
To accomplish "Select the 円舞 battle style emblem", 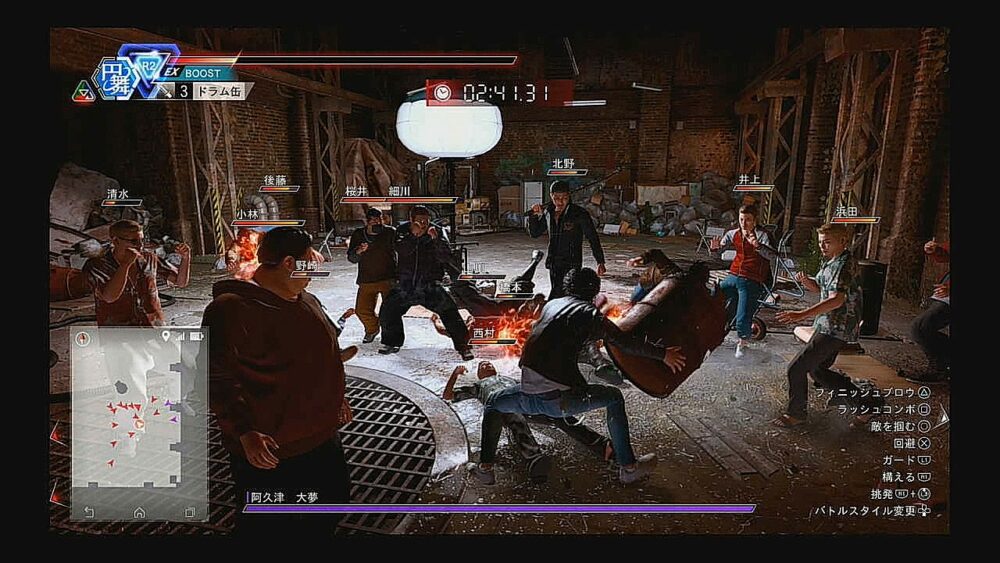I will click(116, 76).
